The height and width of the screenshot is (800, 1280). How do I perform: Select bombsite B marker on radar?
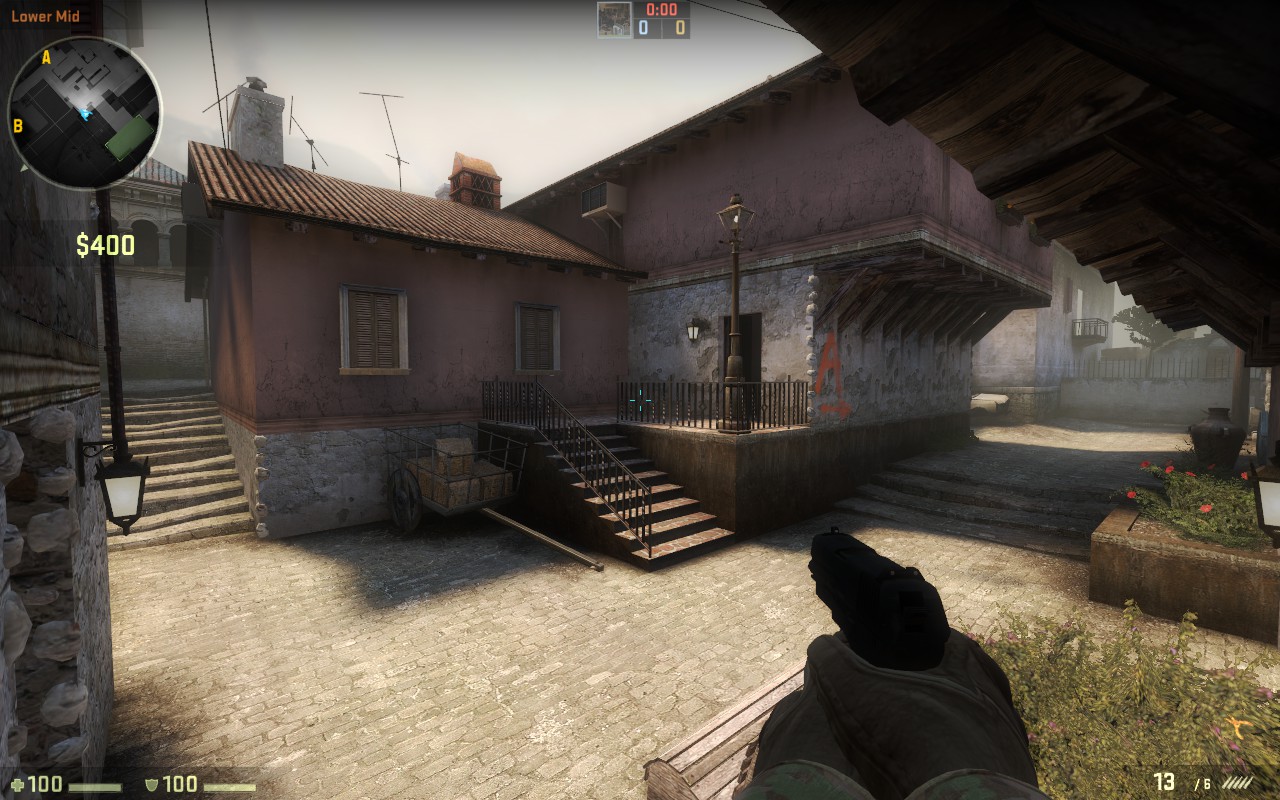(x=18, y=126)
